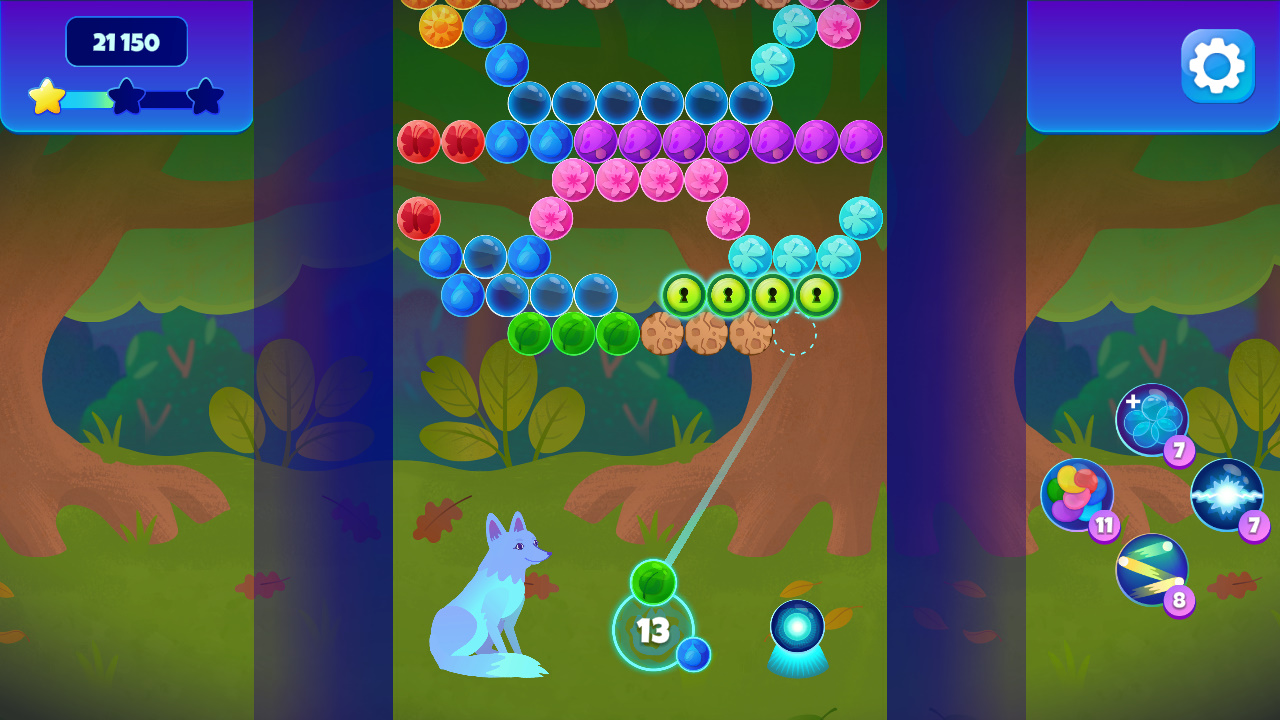This screenshot has width=1280, height=720.
Task: Tap the top-left level info panel
Action: [127, 67]
